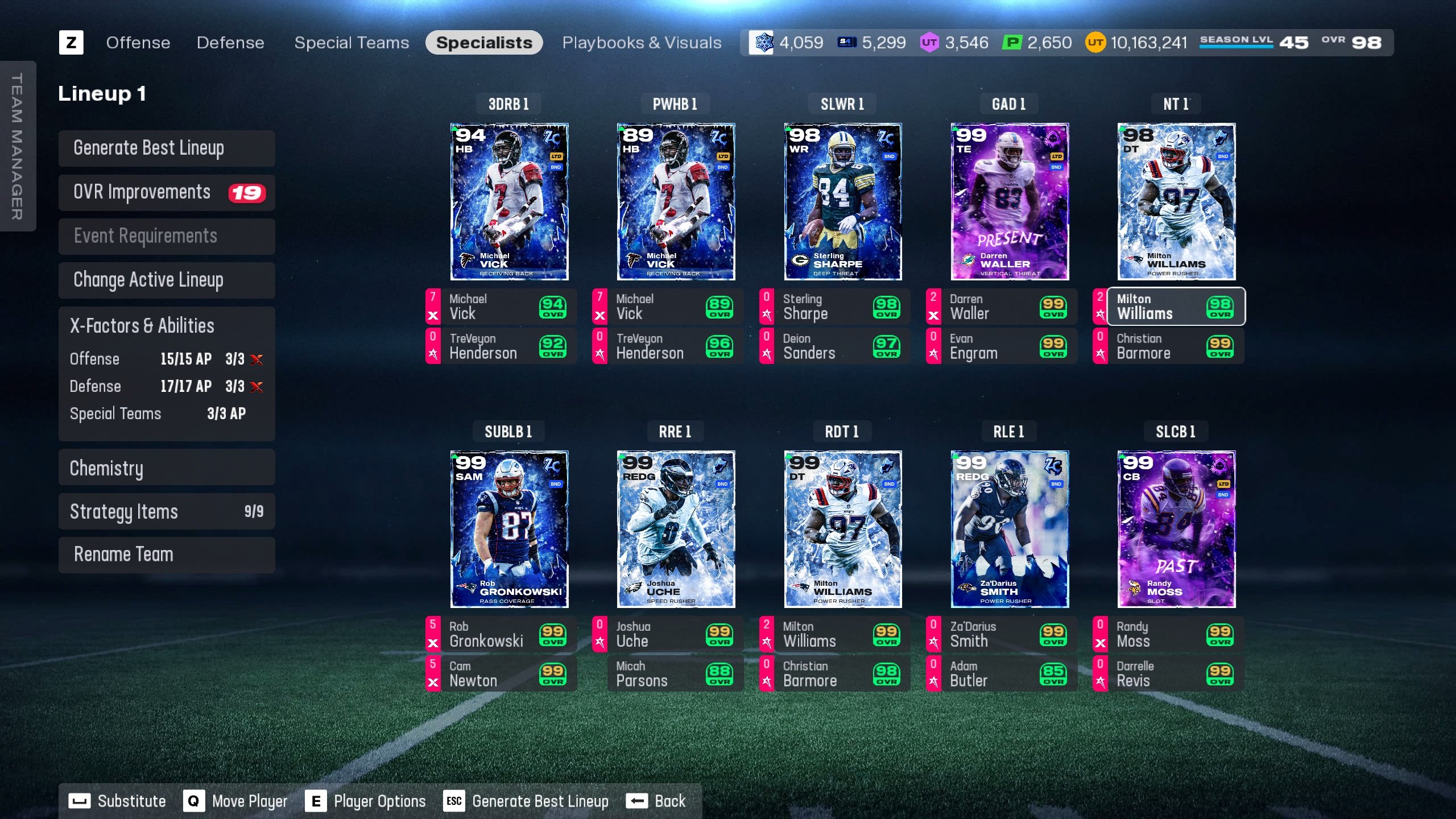The width and height of the screenshot is (1456, 819).
Task: Choose Change Active Lineup
Action: pyautogui.click(x=167, y=280)
